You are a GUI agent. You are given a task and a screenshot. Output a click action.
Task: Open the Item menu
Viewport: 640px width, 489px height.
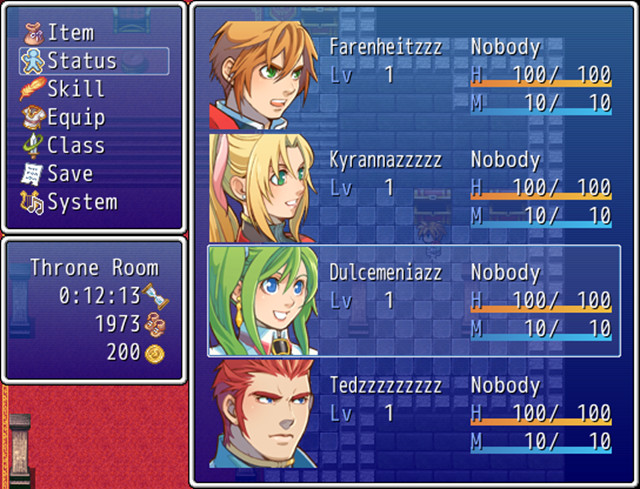pos(70,33)
